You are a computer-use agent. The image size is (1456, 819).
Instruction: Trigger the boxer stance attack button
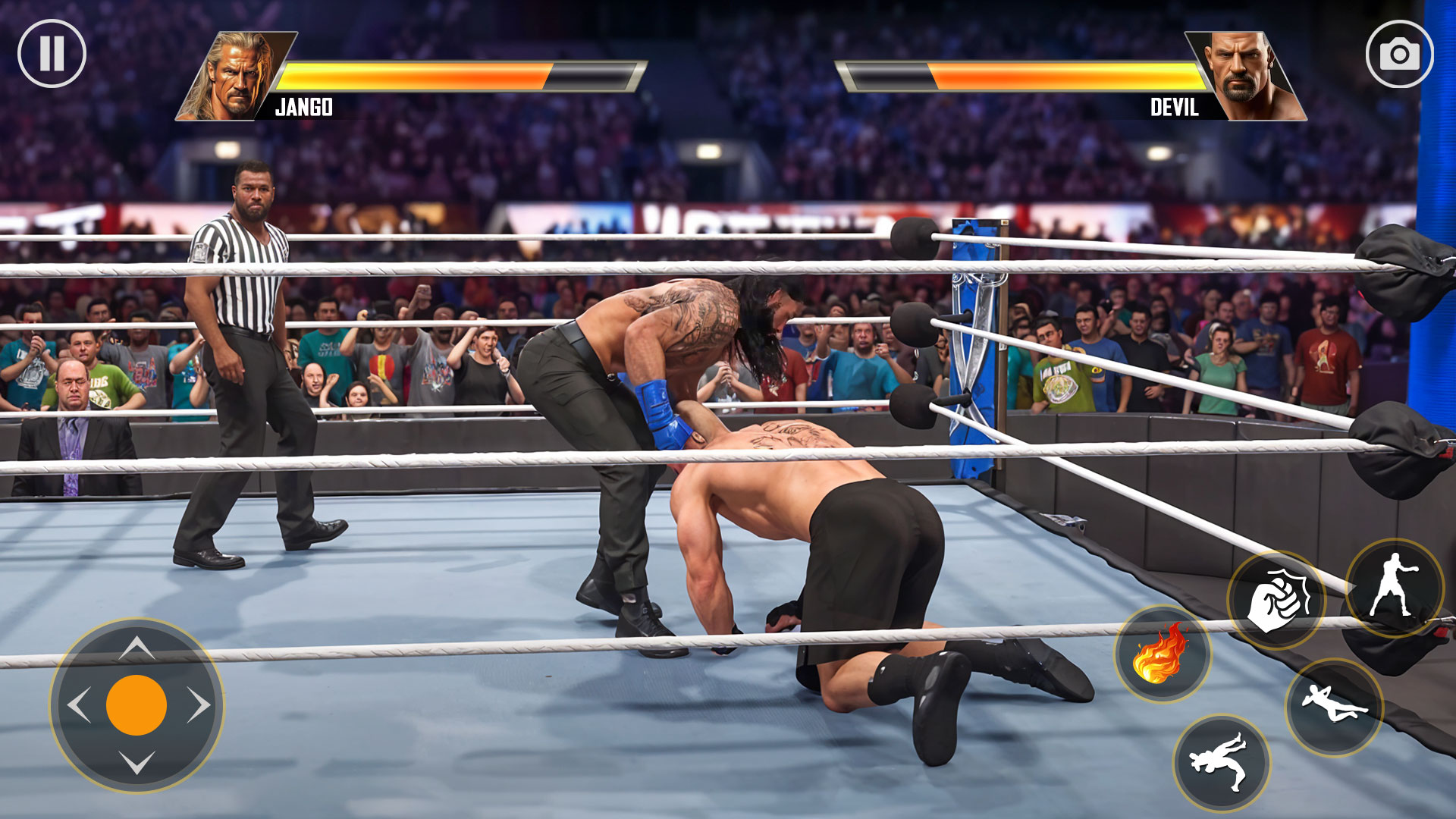click(x=1395, y=588)
